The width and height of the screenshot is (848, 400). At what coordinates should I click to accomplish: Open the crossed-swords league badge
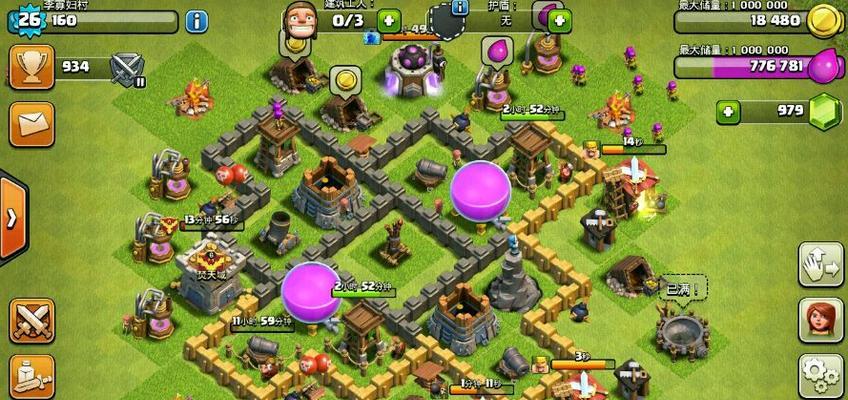pyautogui.click(x=126, y=68)
